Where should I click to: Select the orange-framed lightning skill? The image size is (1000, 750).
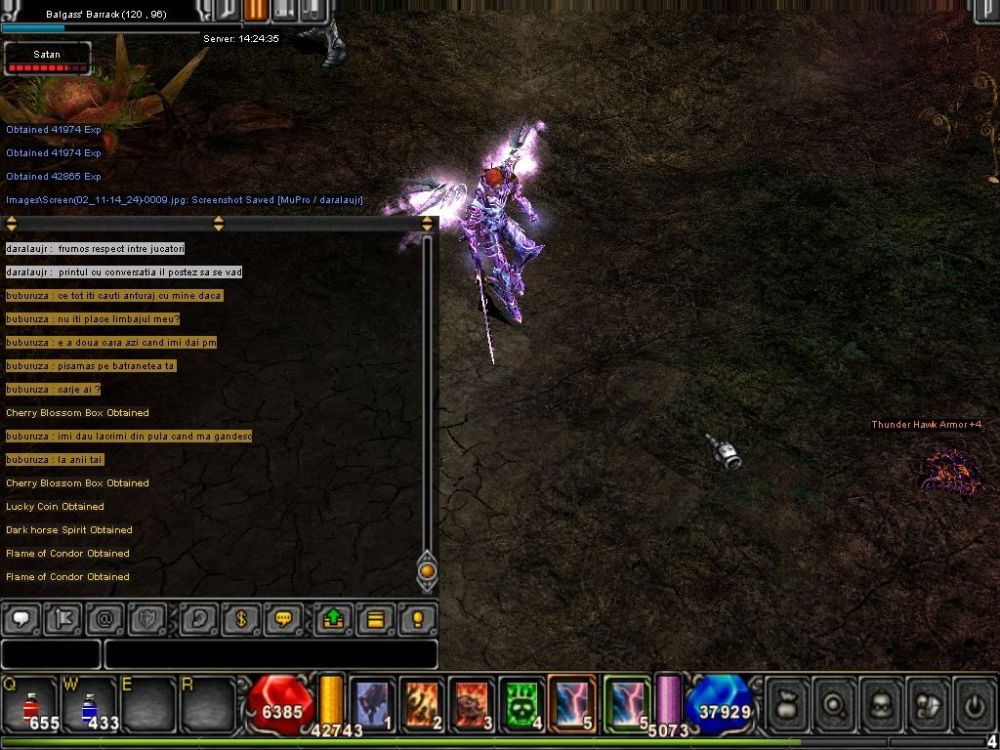572,703
